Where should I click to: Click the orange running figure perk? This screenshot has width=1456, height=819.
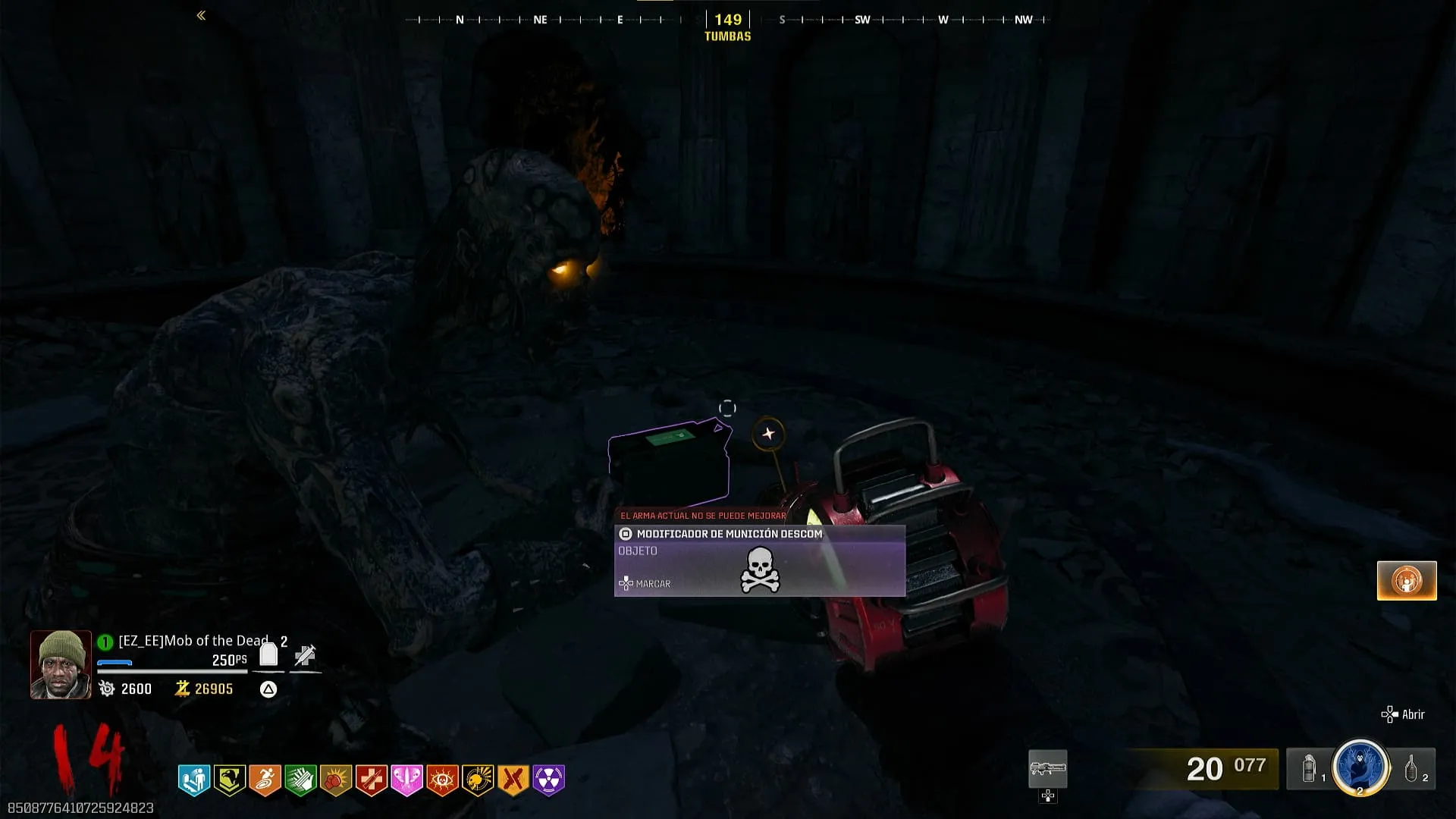tap(265, 780)
